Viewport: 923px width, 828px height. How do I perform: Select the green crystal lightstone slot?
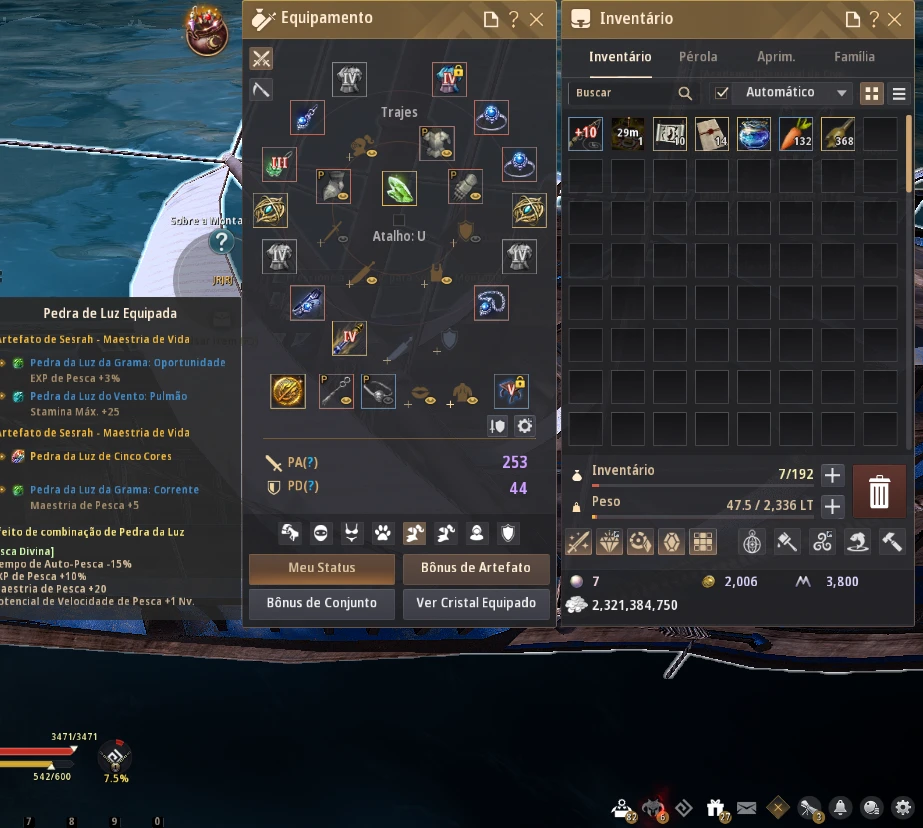(399, 187)
